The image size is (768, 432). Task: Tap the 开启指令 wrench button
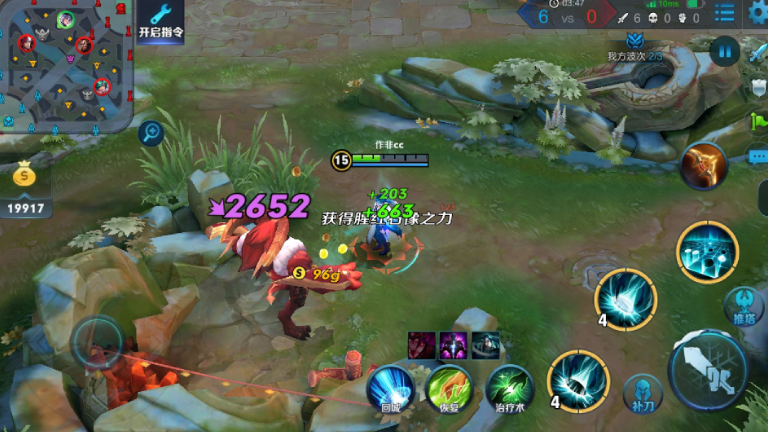(x=160, y=22)
